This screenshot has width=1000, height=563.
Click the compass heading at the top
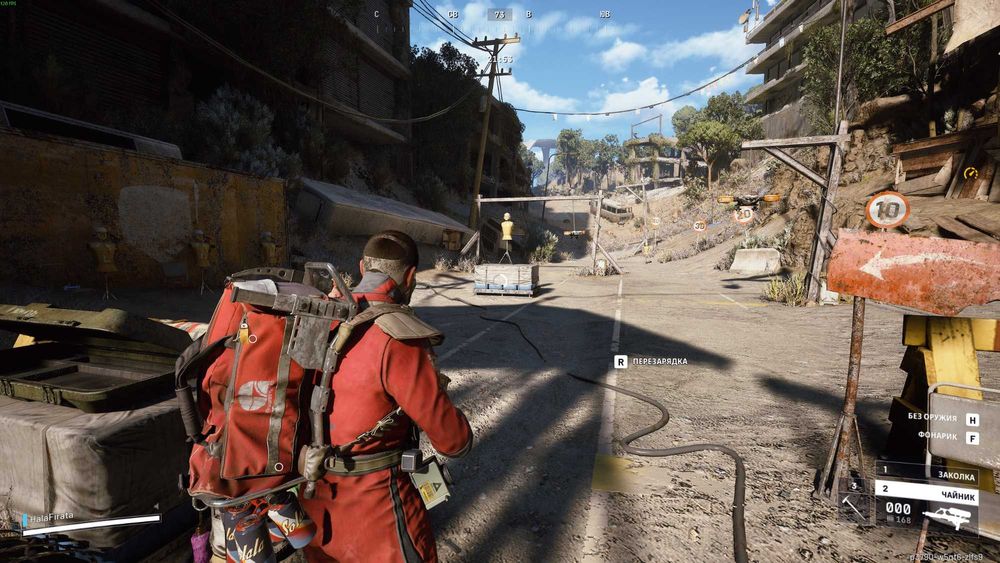pyautogui.click(x=499, y=15)
